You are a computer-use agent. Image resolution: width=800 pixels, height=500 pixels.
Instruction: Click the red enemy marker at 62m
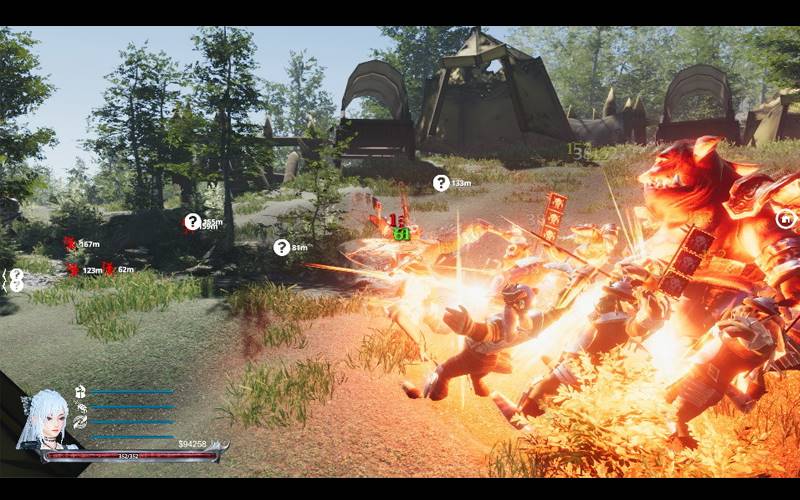coord(109,269)
